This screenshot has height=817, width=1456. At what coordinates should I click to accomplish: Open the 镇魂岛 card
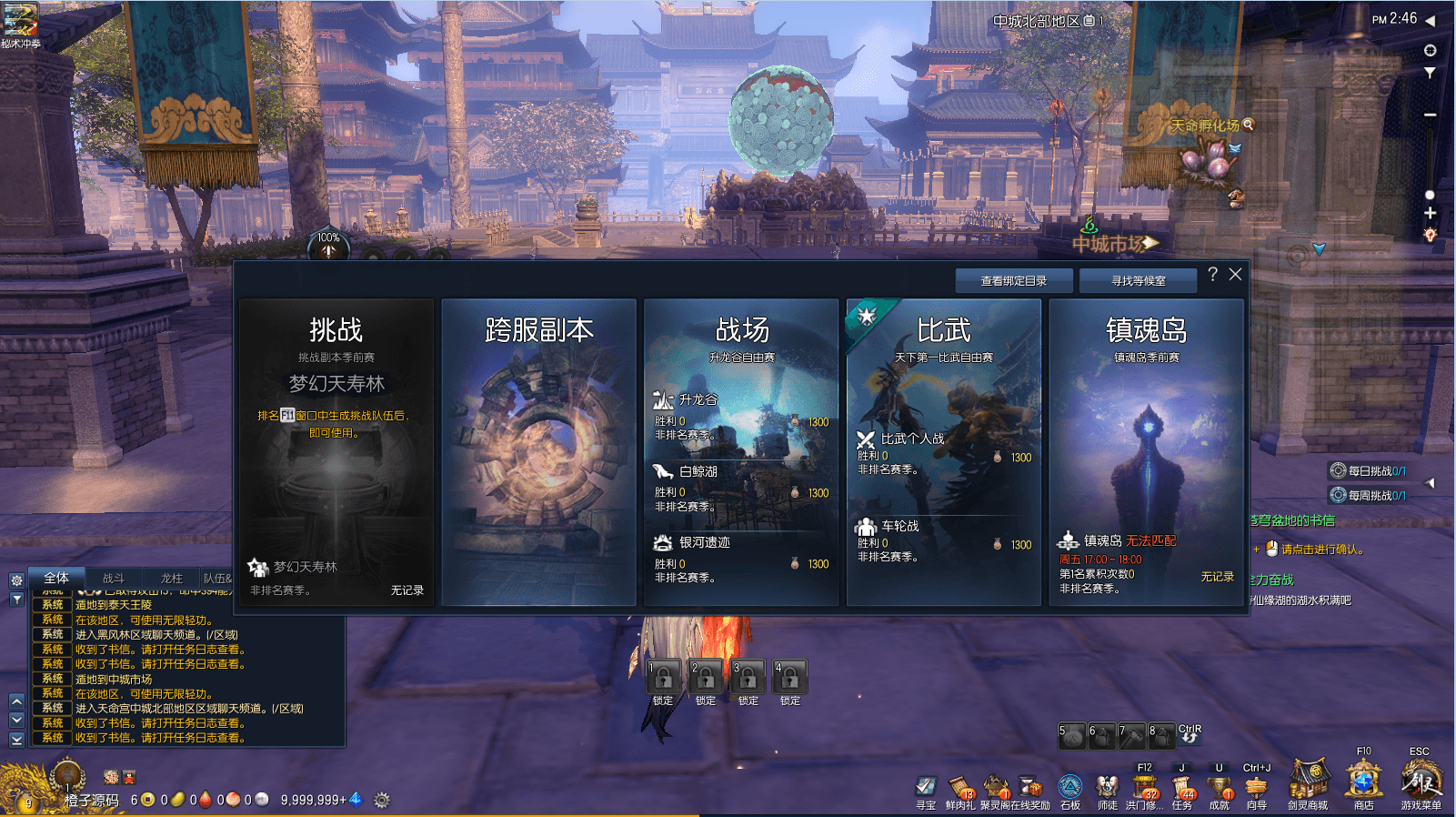(x=1146, y=452)
